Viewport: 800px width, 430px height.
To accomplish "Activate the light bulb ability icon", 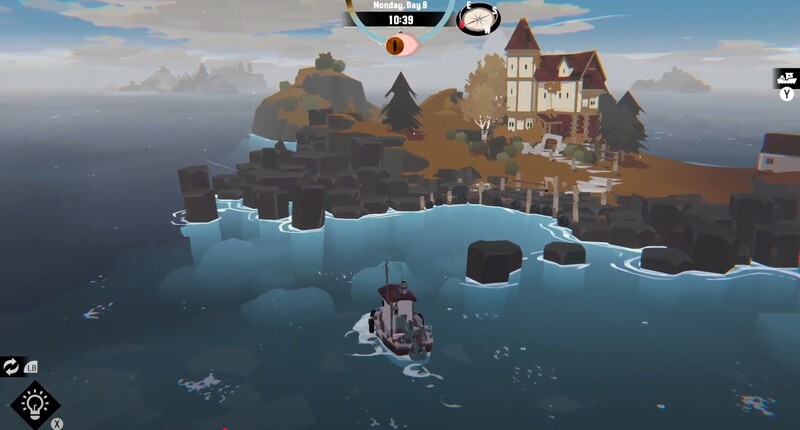I will pyautogui.click(x=35, y=403).
